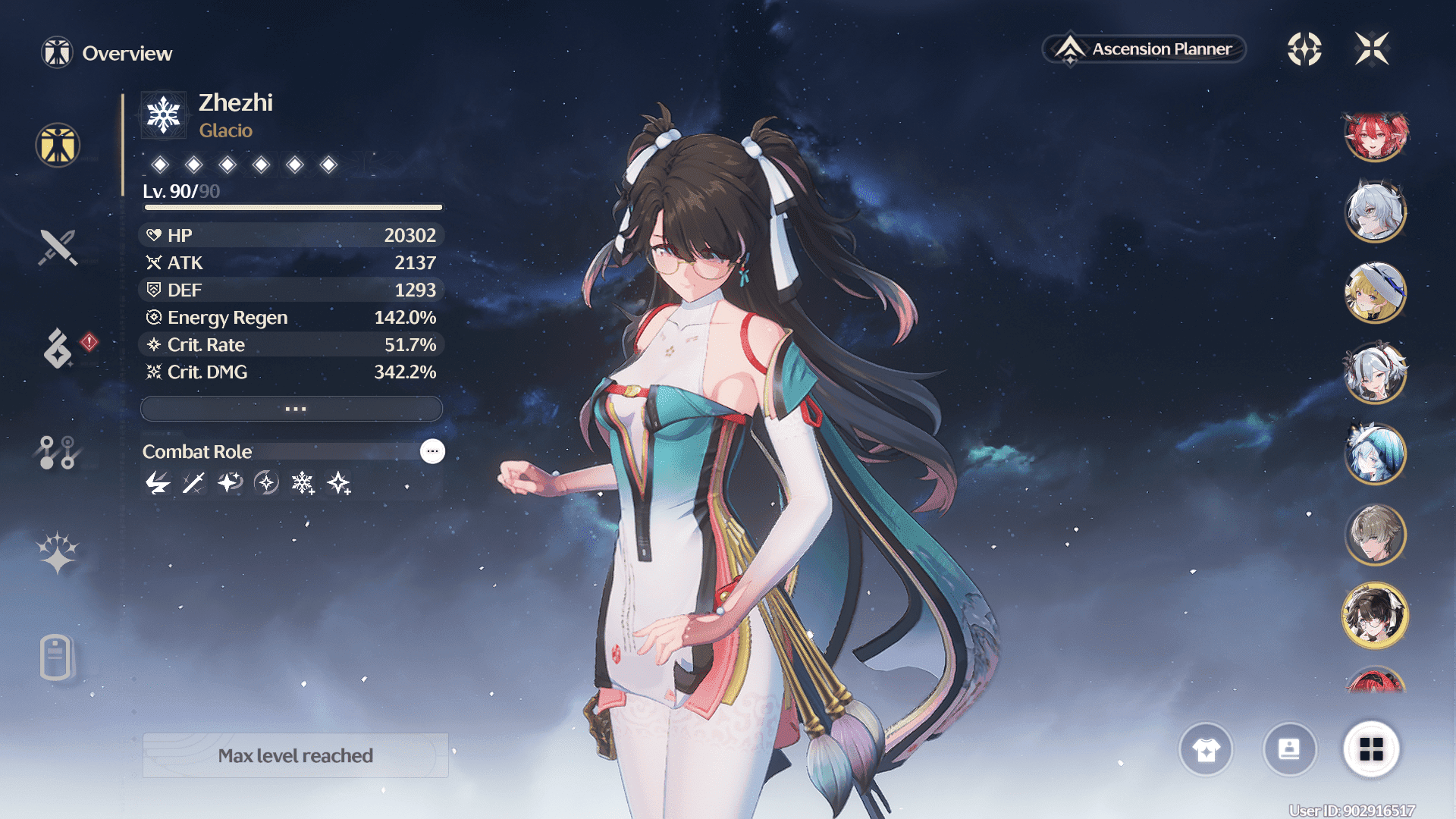Screen dimensions: 1456x819
Task: Close the character overview screen
Action: click(1372, 49)
